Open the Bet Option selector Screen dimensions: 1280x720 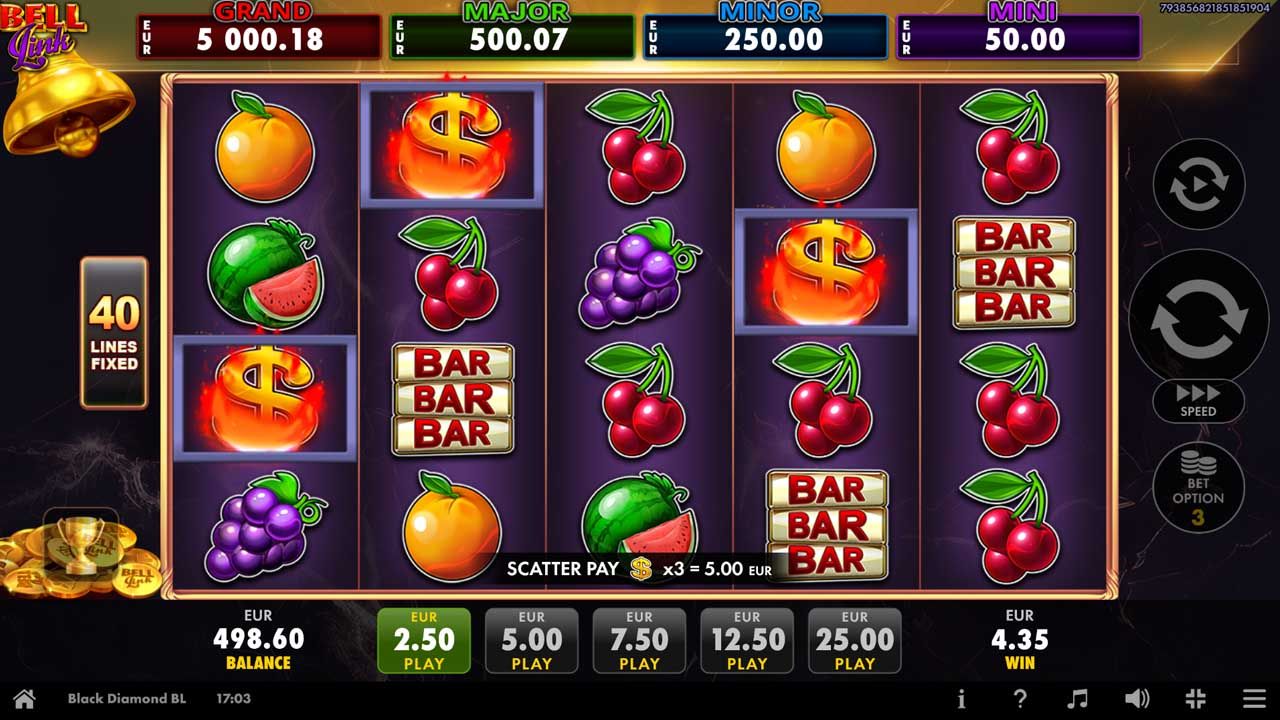click(1198, 487)
